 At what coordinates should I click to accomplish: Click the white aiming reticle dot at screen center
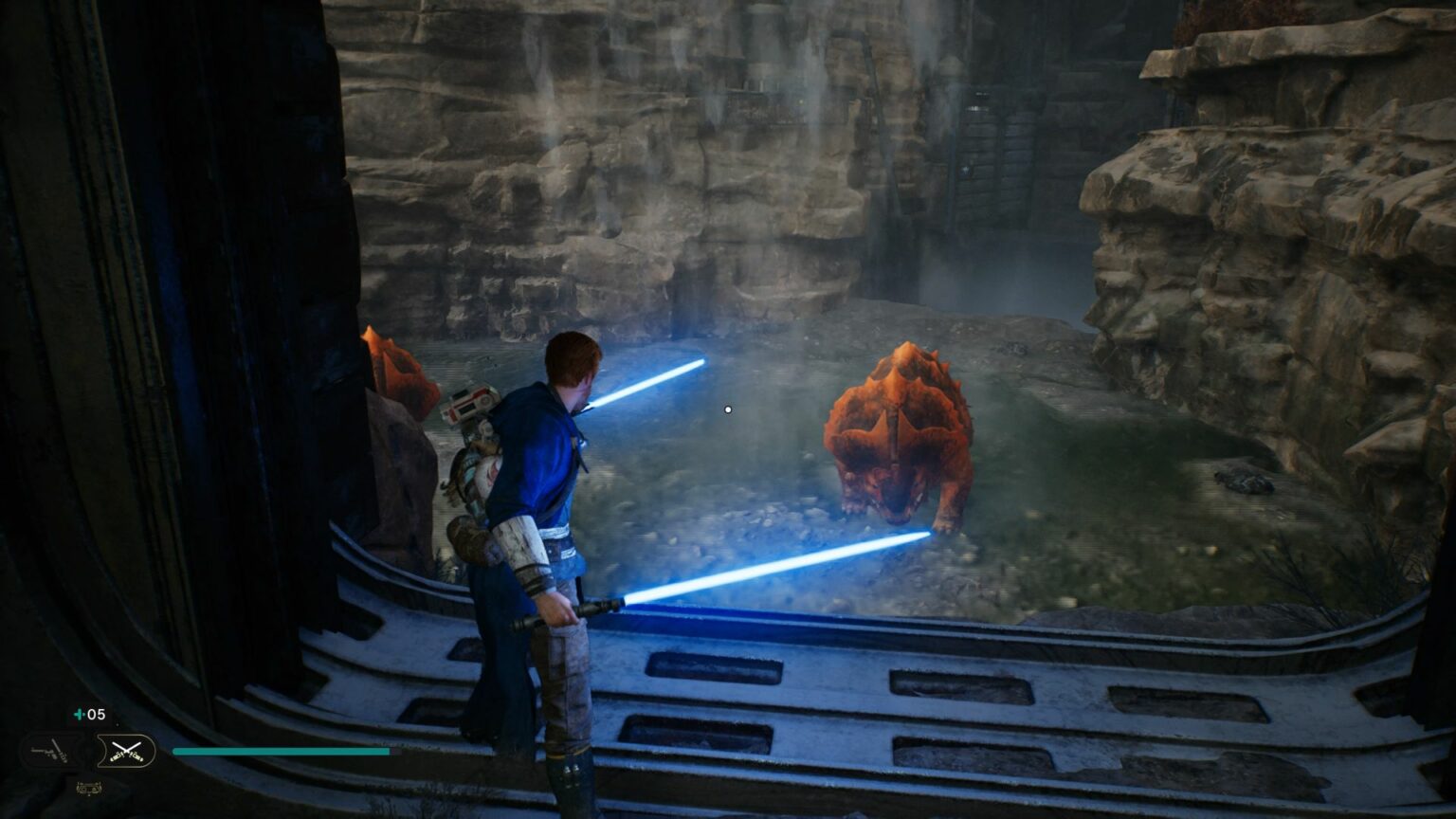pos(727,409)
